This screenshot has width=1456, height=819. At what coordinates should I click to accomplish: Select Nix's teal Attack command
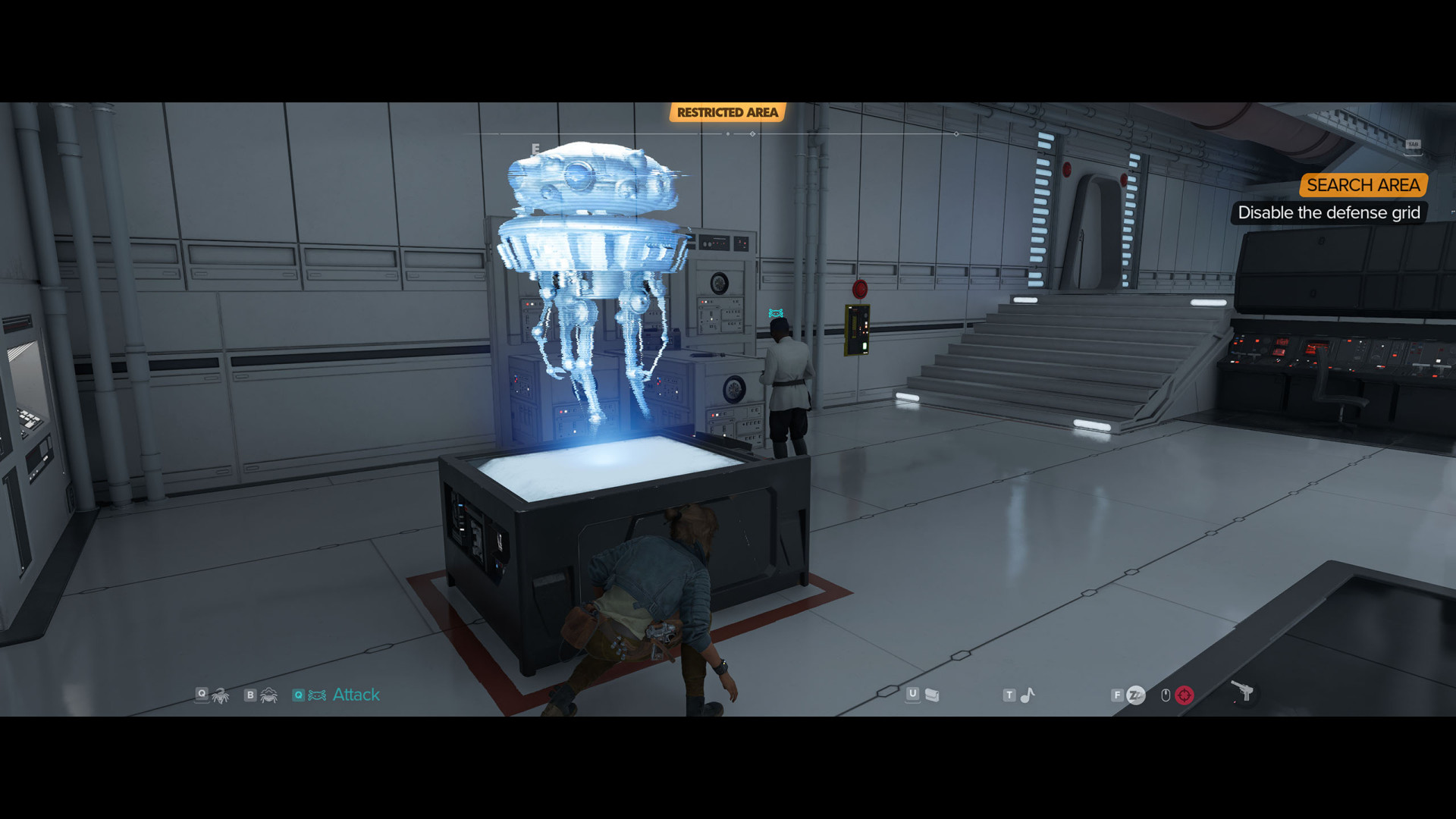(x=355, y=695)
